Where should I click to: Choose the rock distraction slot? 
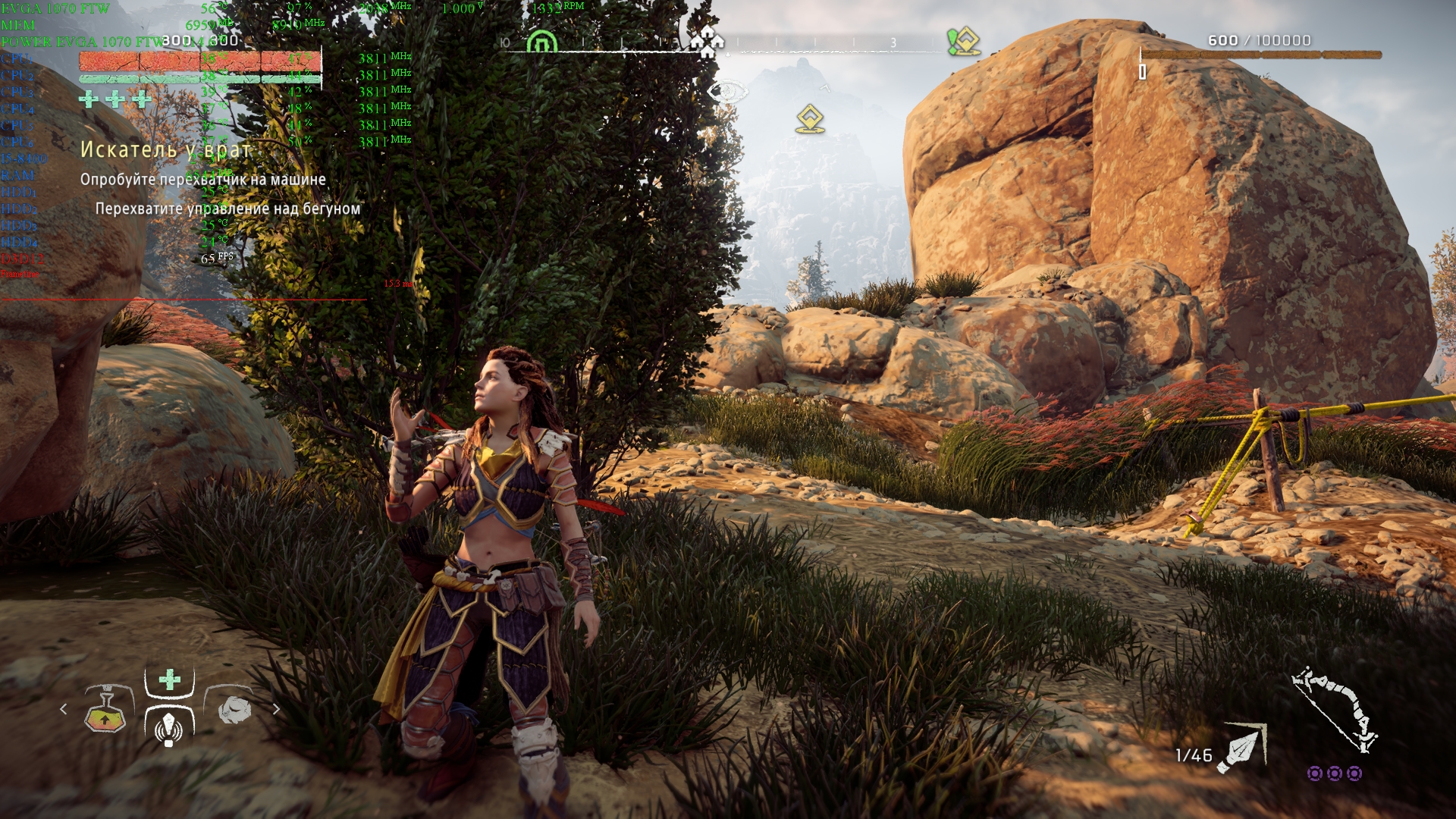(234, 710)
